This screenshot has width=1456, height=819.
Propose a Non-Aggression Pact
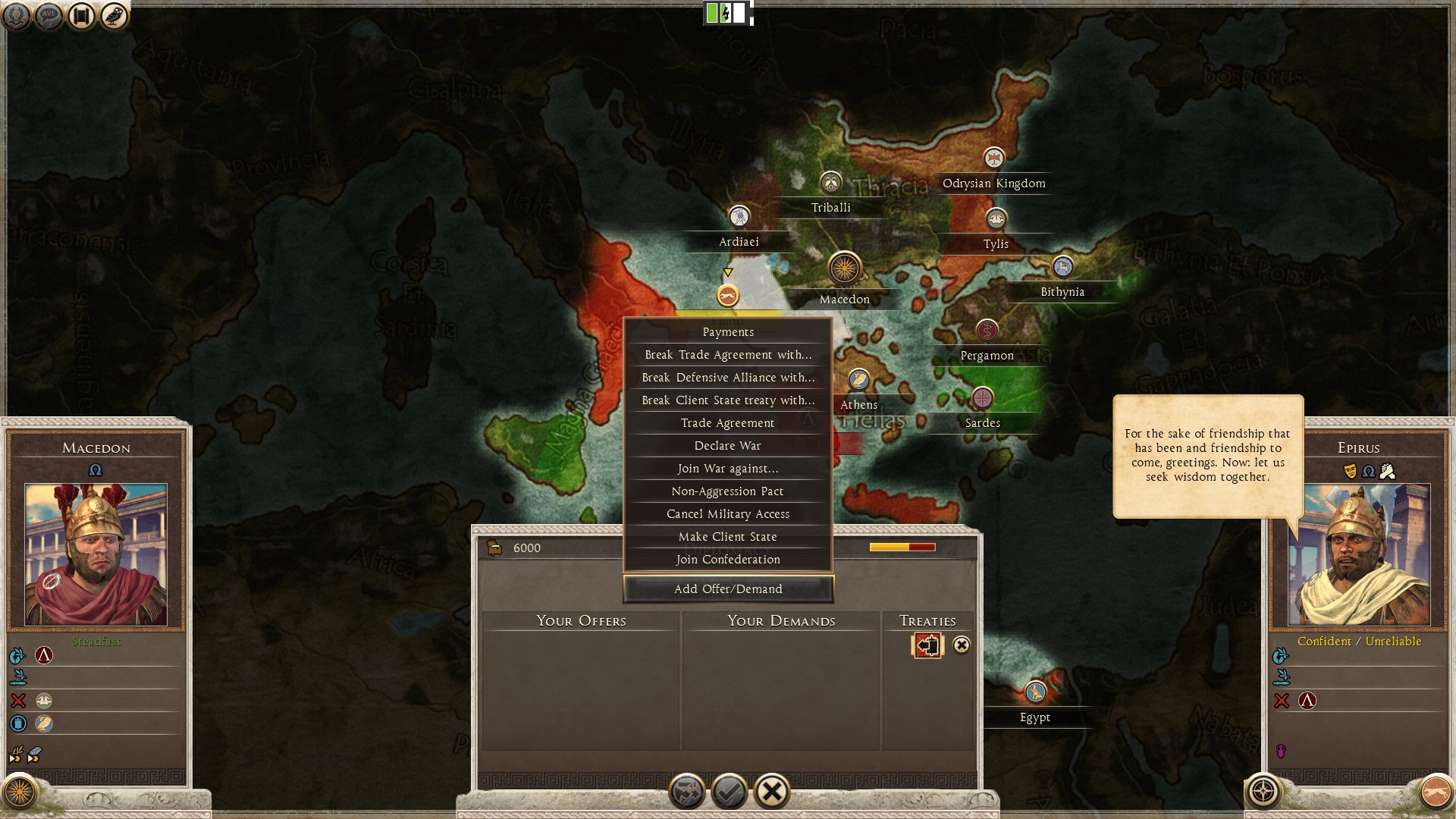click(728, 491)
